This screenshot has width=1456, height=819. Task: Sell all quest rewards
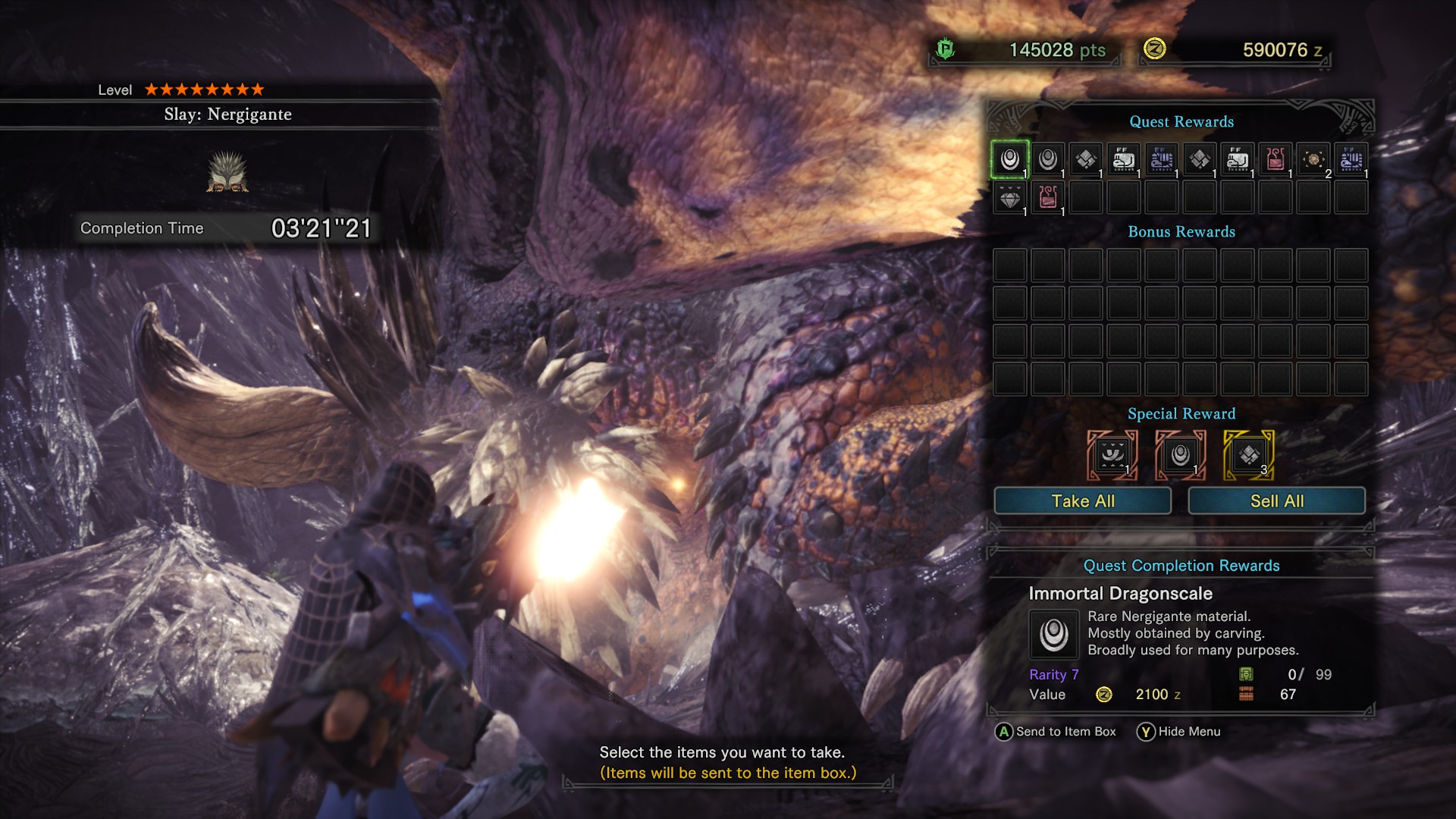pos(1276,501)
